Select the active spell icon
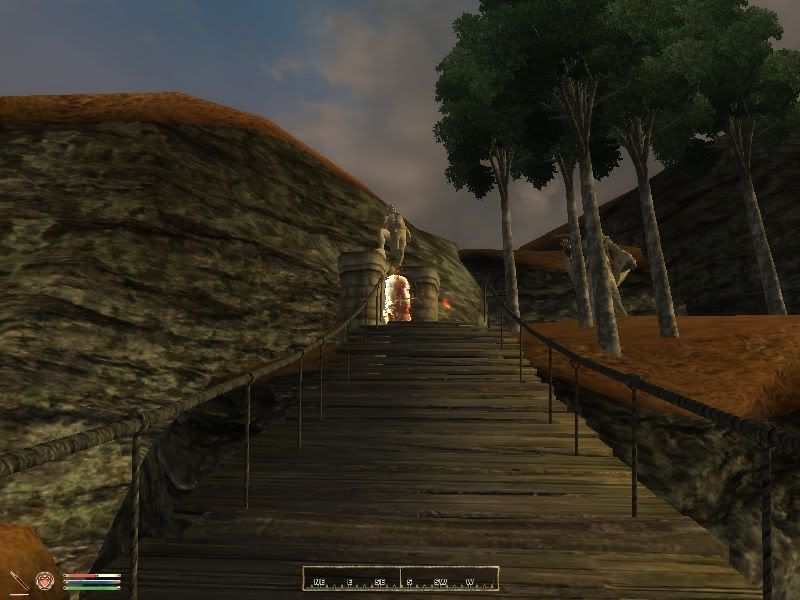800x600 pixels. point(45,580)
